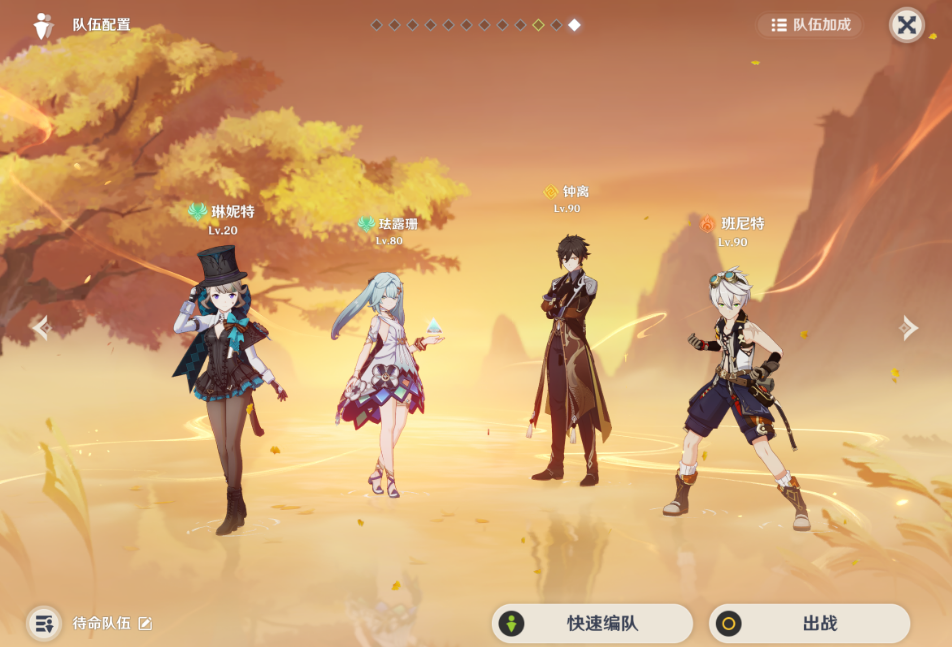Switch to the previous party with left arrow

[x=40, y=327]
